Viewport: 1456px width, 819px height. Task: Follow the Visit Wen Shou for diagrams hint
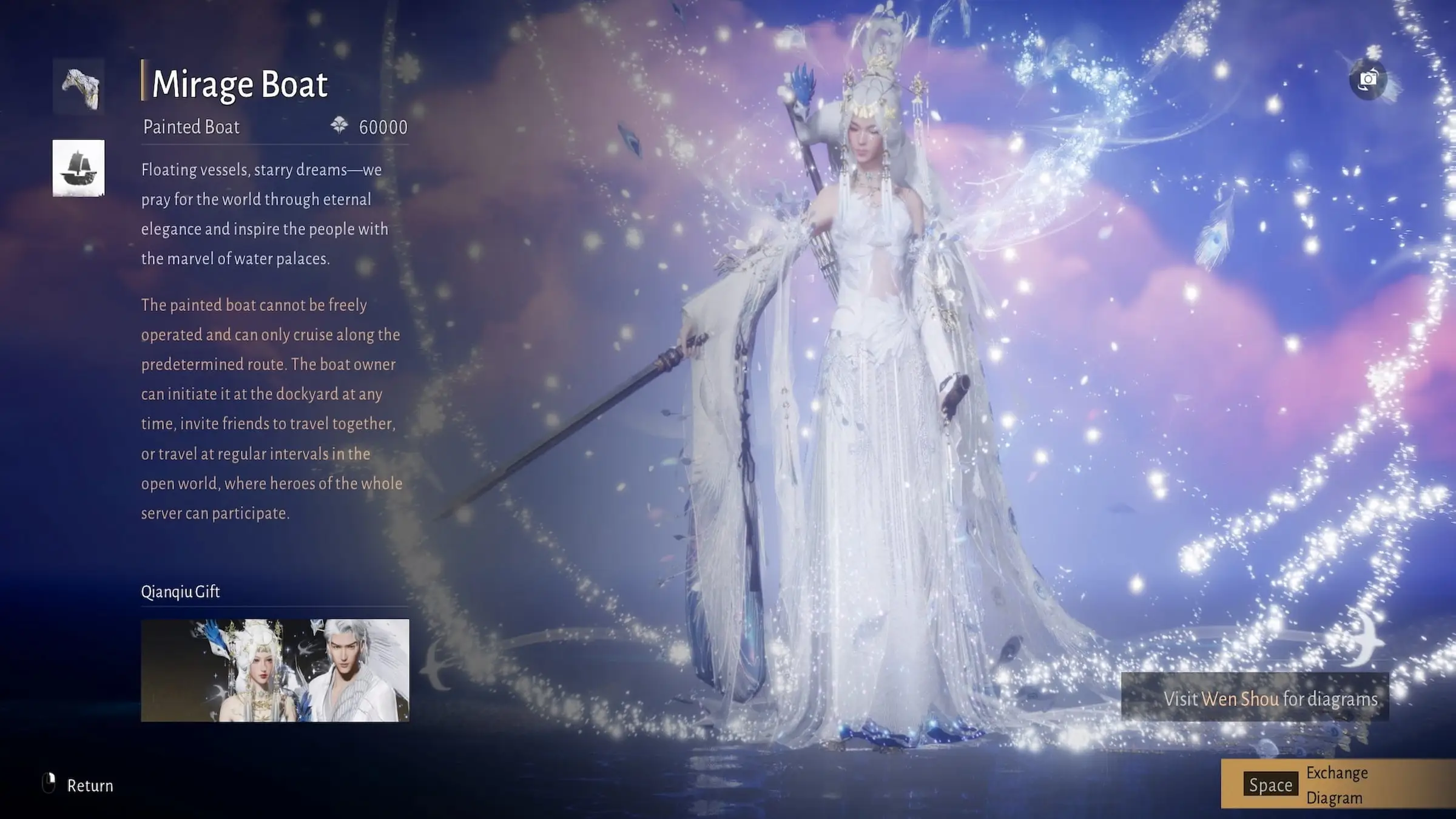click(1255, 698)
